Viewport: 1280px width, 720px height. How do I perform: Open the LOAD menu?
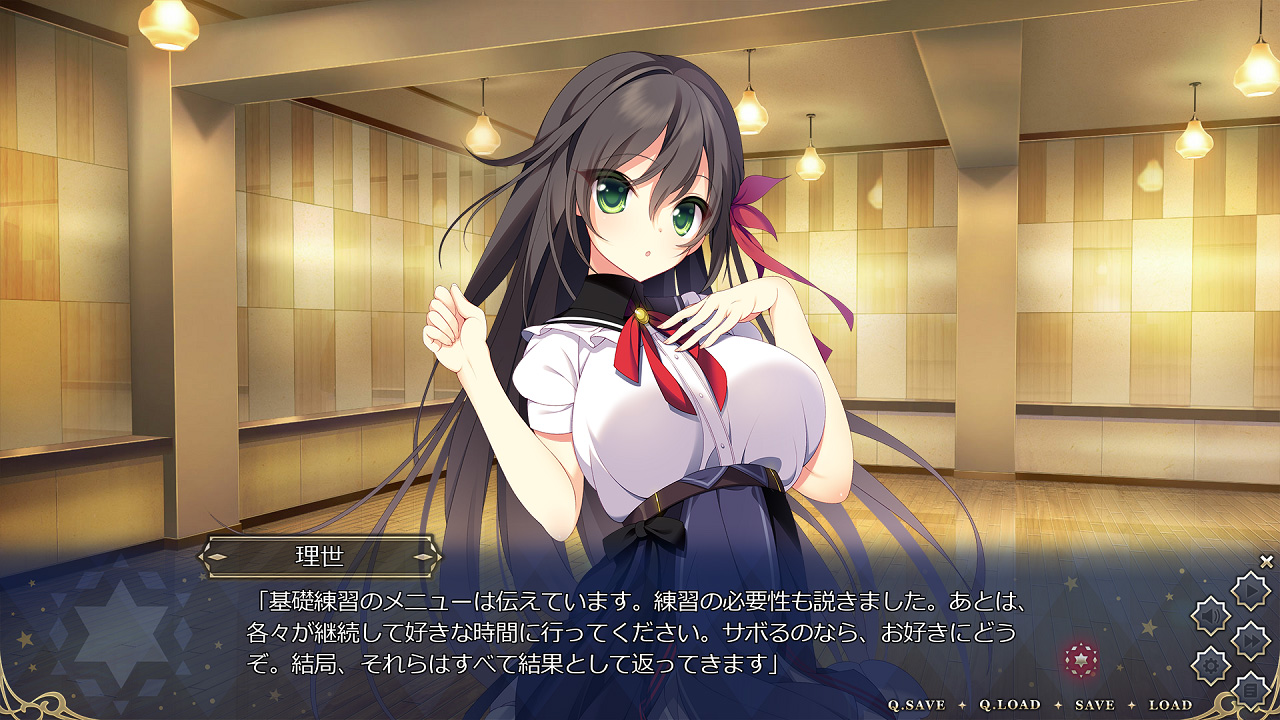coord(1170,705)
